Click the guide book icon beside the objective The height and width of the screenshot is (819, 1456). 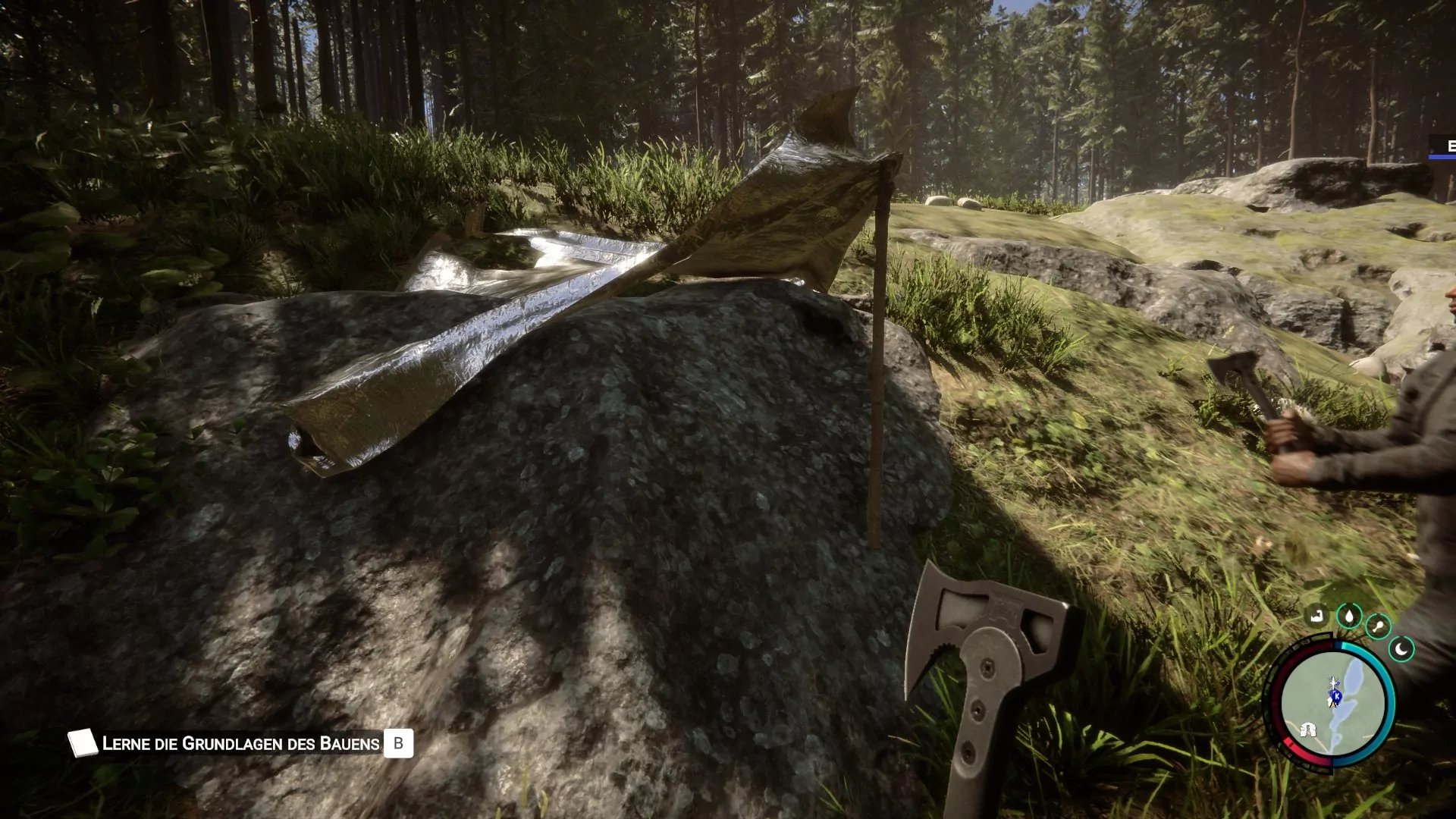(x=82, y=743)
